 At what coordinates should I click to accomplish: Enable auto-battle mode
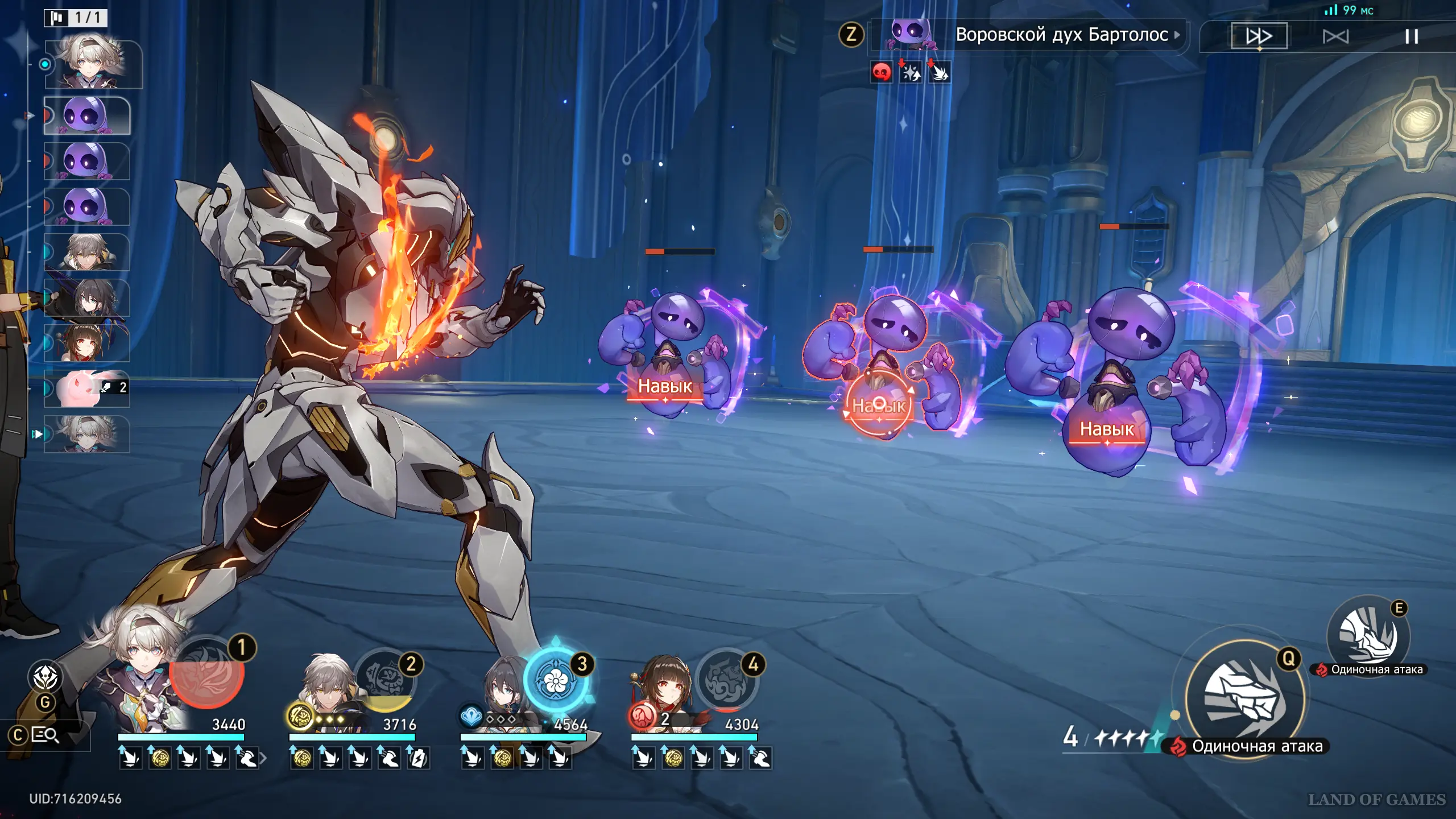pyautogui.click(x=1335, y=37)
